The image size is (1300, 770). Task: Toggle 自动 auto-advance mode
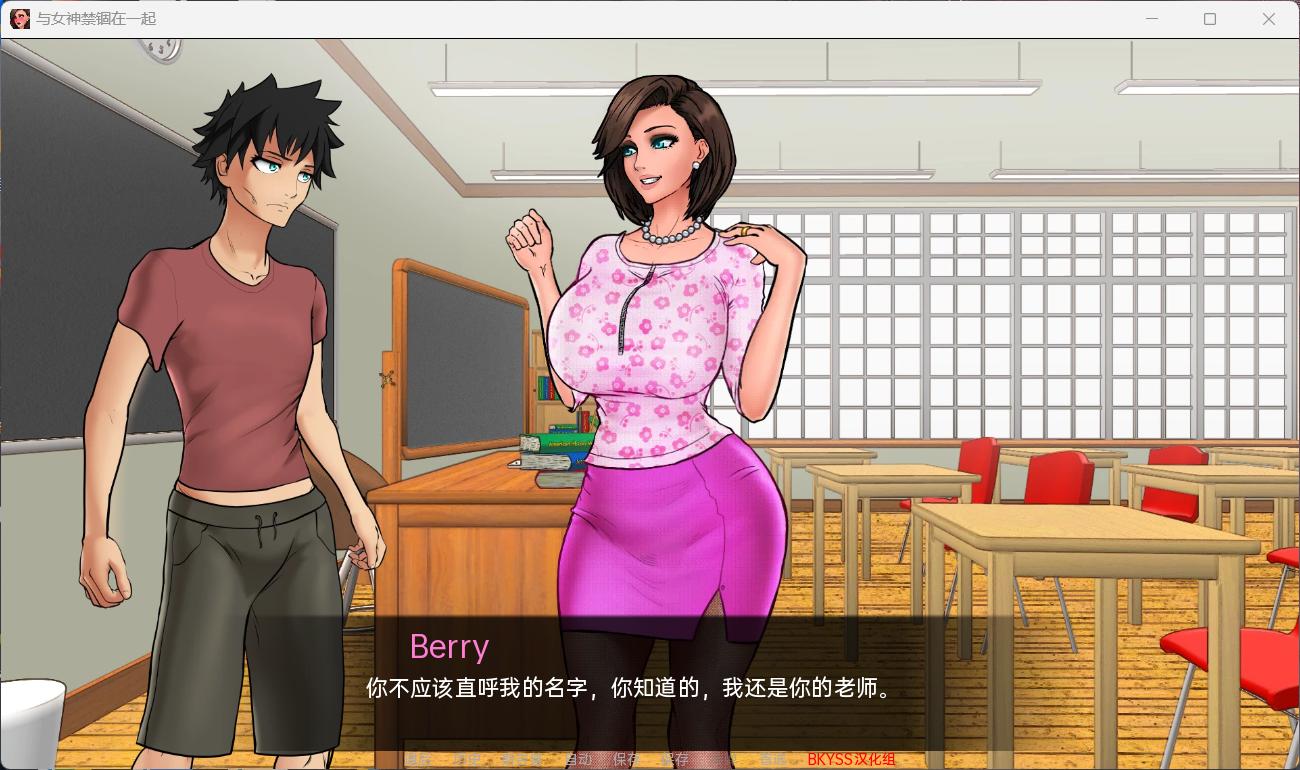(x=577, y=760)
